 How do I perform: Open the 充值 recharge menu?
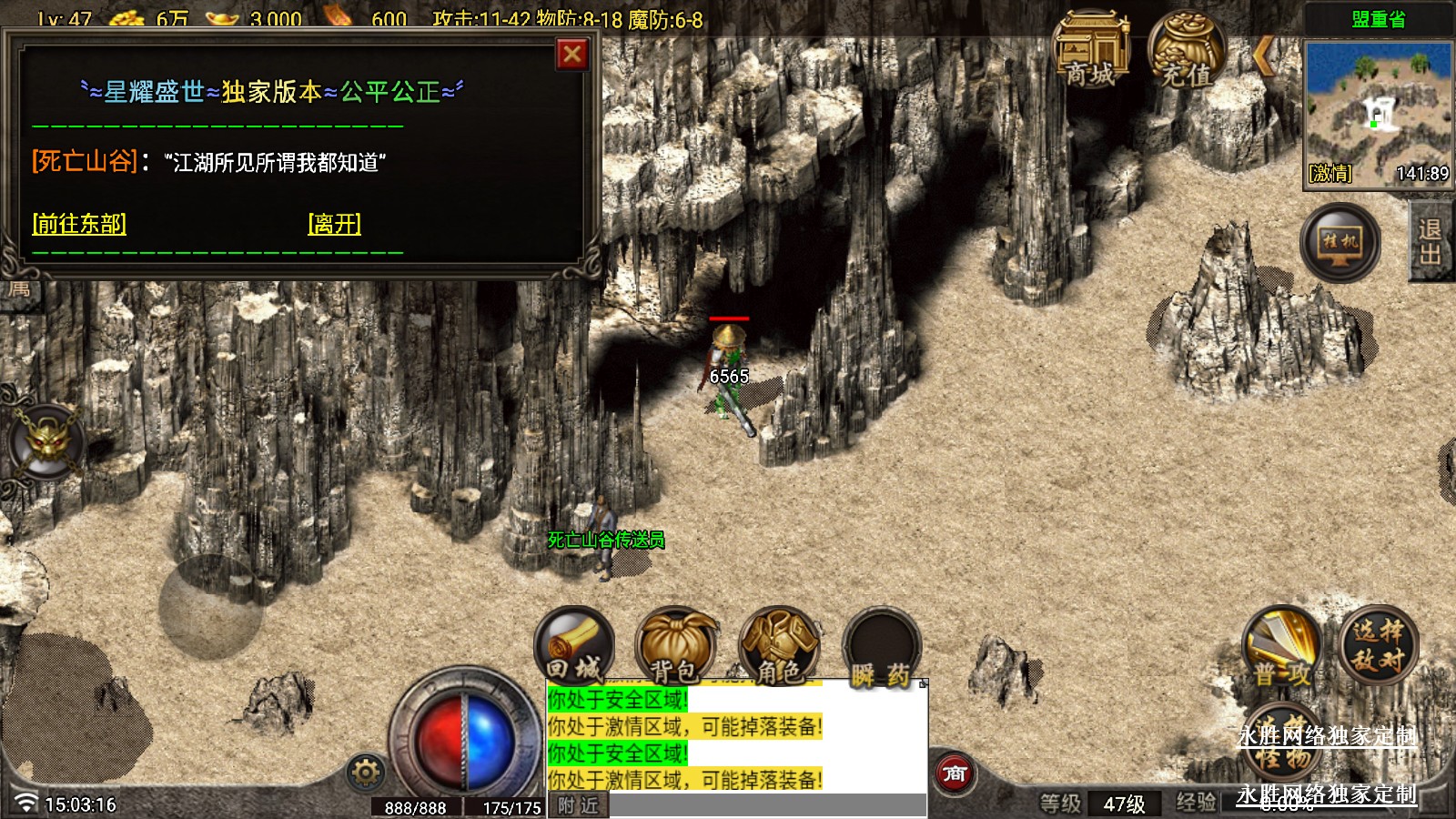pos(1187,50)
